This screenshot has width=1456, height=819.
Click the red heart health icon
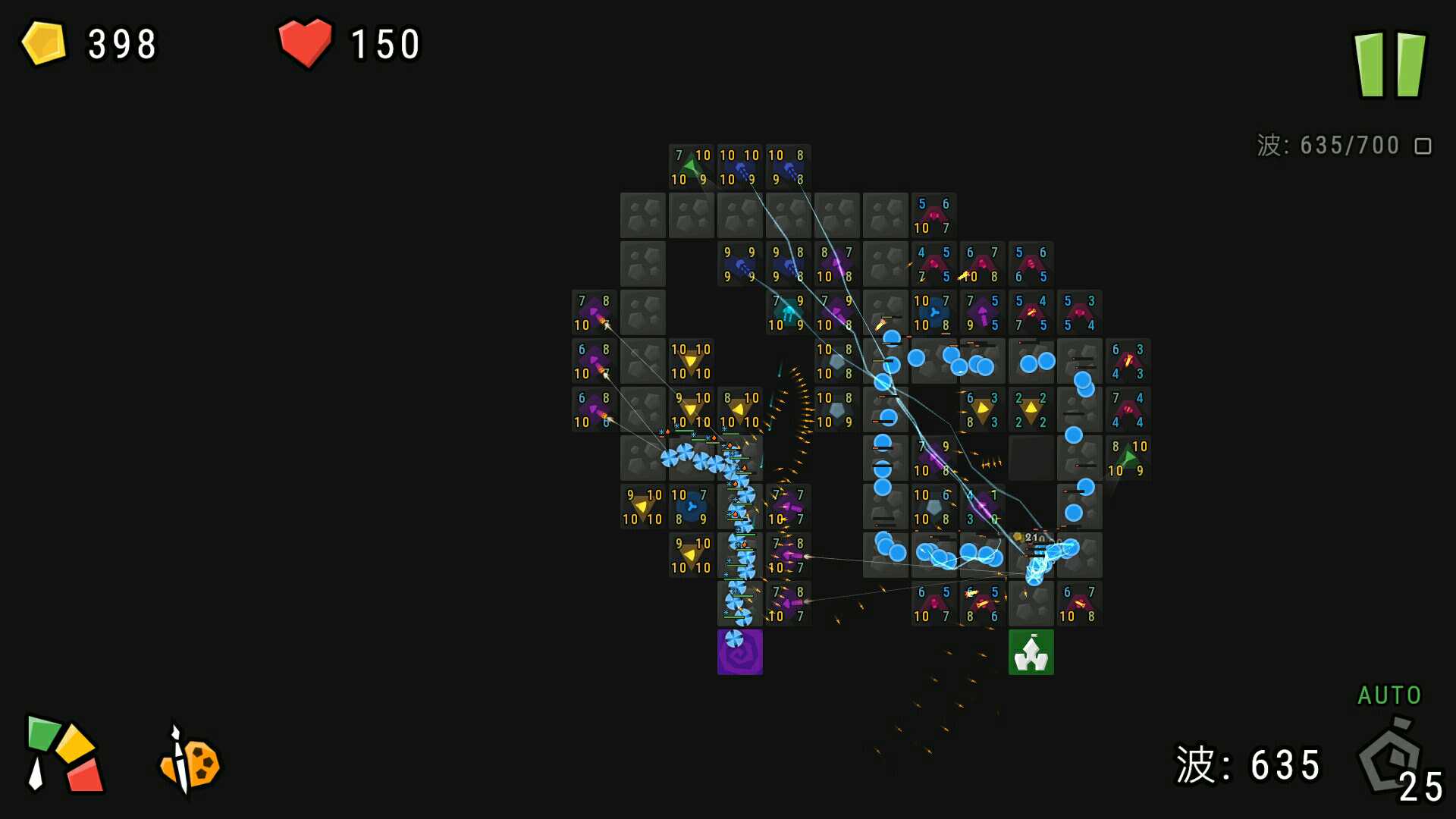click(x=306, y=43)
